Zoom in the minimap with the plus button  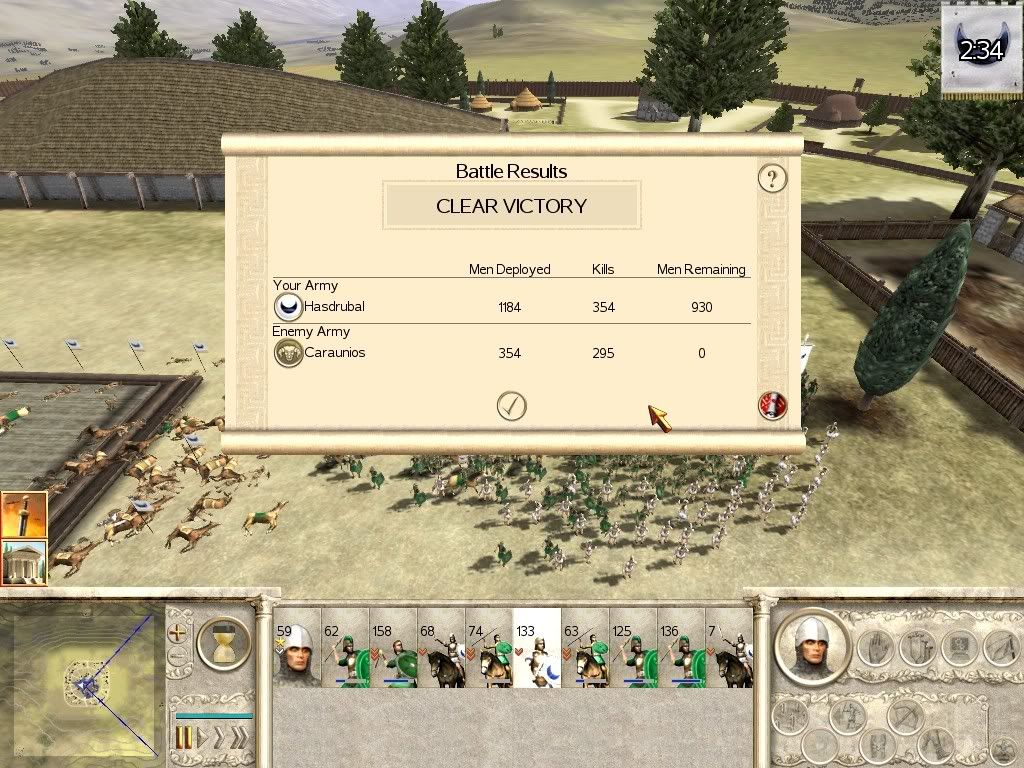(179, 633)
